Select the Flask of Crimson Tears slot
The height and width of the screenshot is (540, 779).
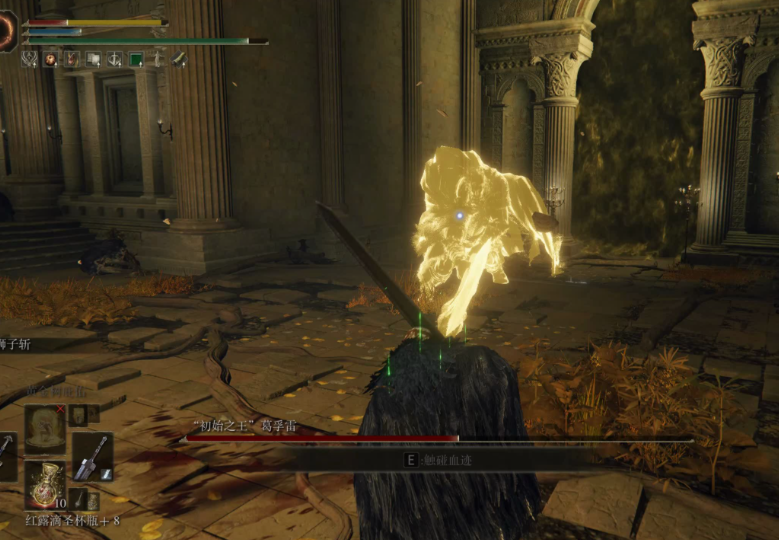45,485
